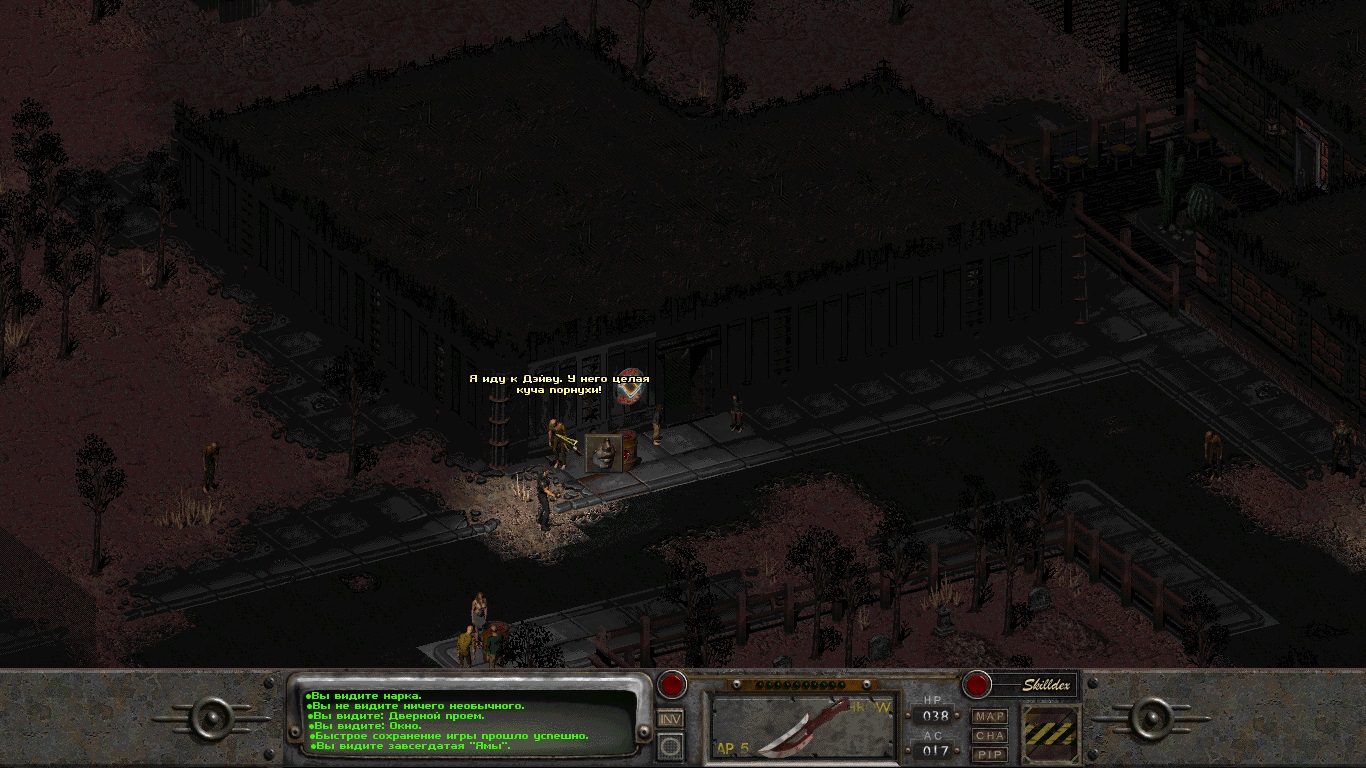Open the Skilldex
Screen dimensions: 1366x768
click(x=1045, y=685)
